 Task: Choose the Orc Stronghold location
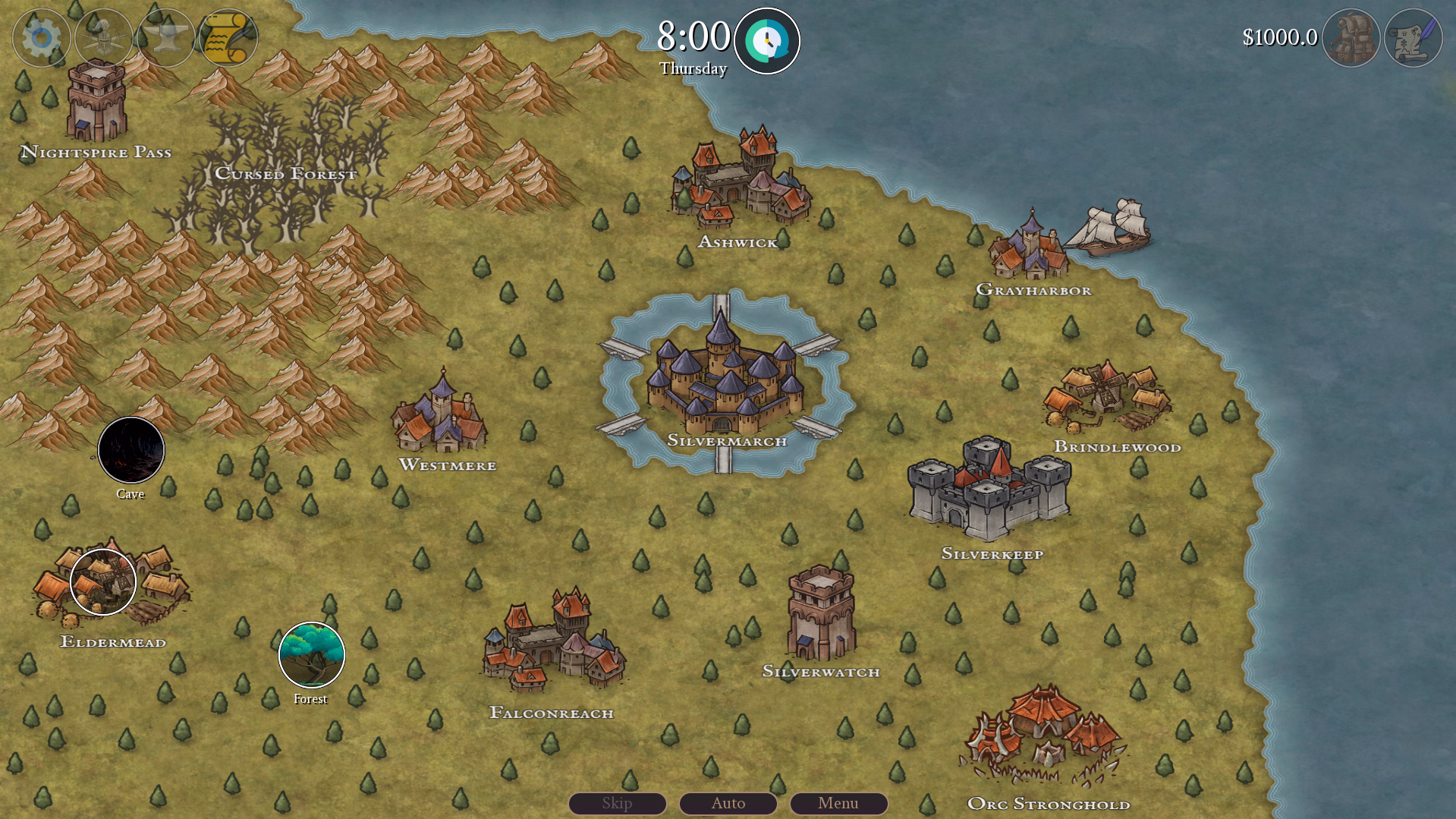pyautogui.click(x=1046, y=735)
